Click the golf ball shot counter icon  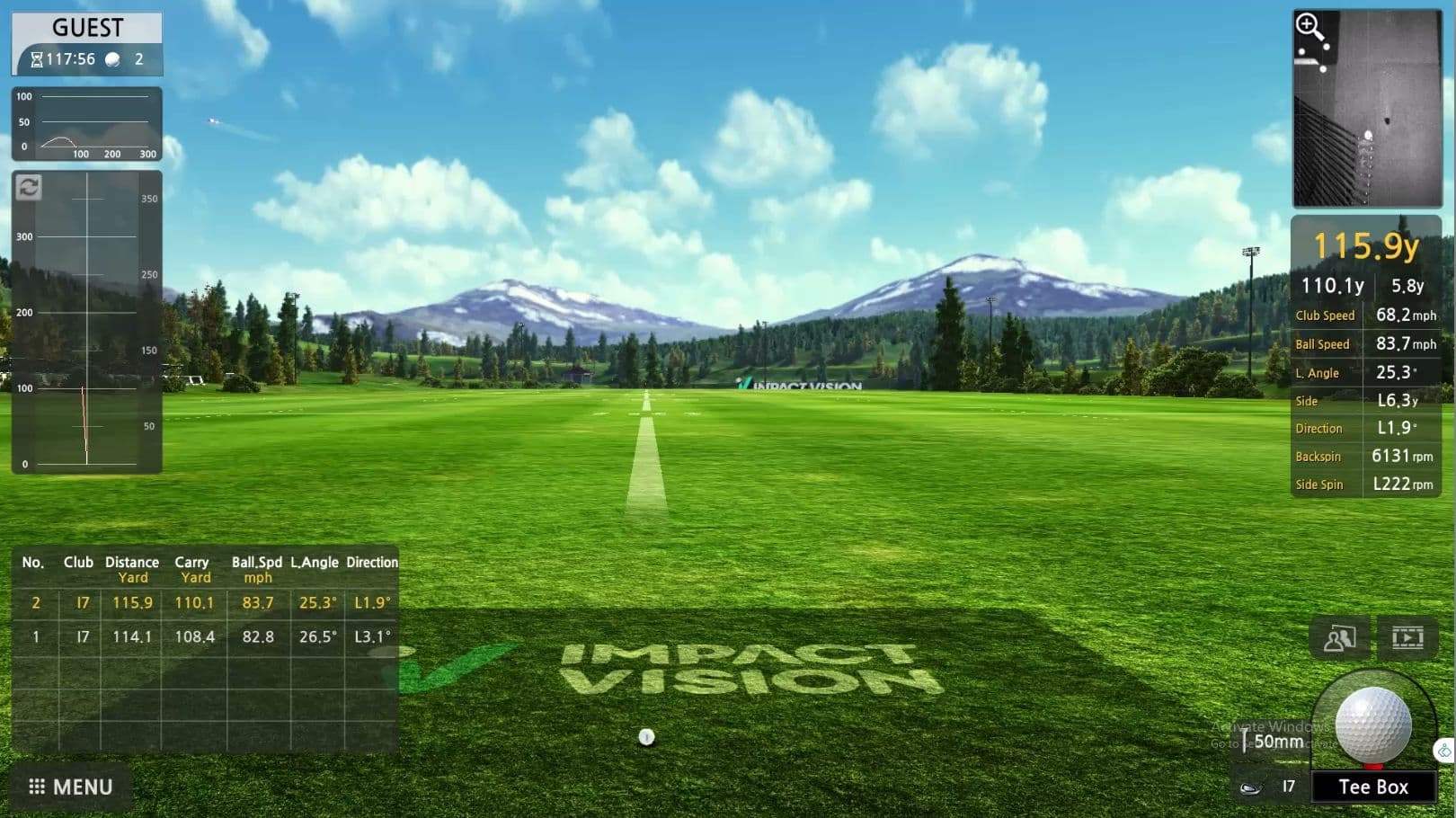[111, 59]
